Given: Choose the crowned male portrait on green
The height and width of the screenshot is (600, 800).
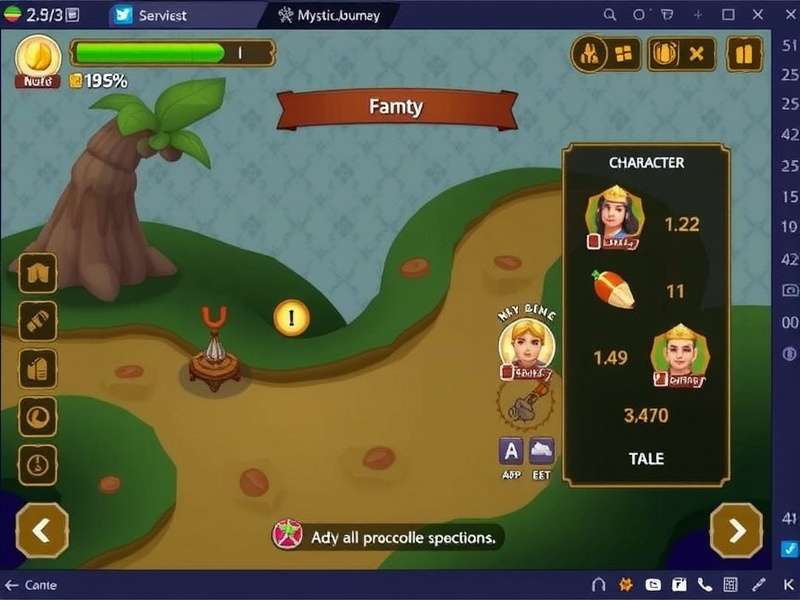Looking at the screenshot, I should (x=679, y=352).
